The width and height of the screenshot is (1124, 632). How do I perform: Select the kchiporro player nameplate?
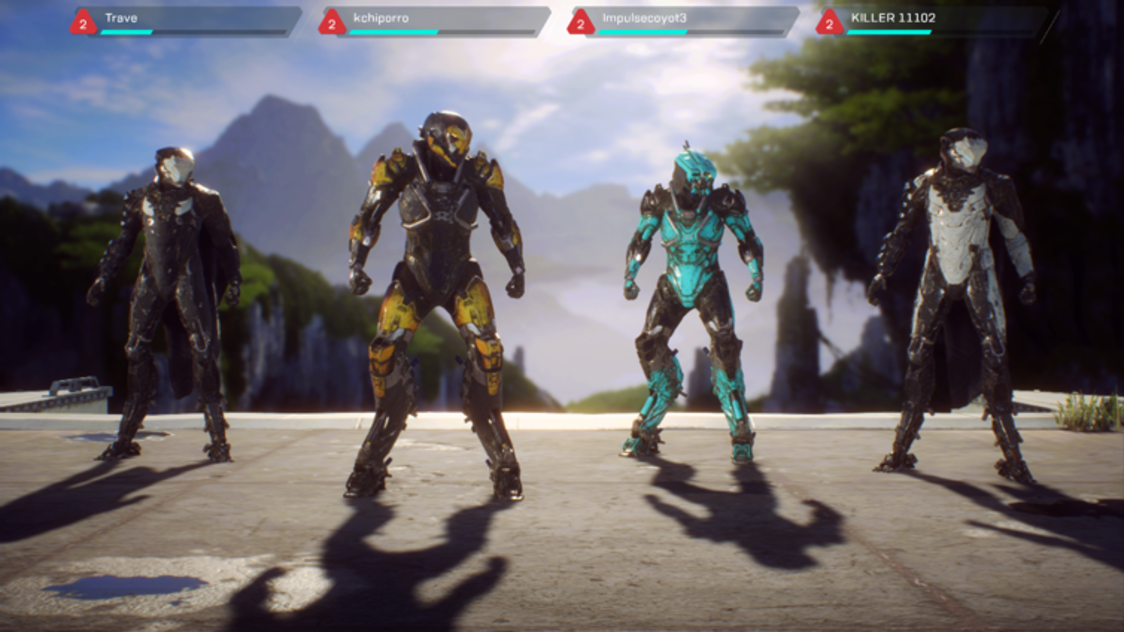click(436, 22)
